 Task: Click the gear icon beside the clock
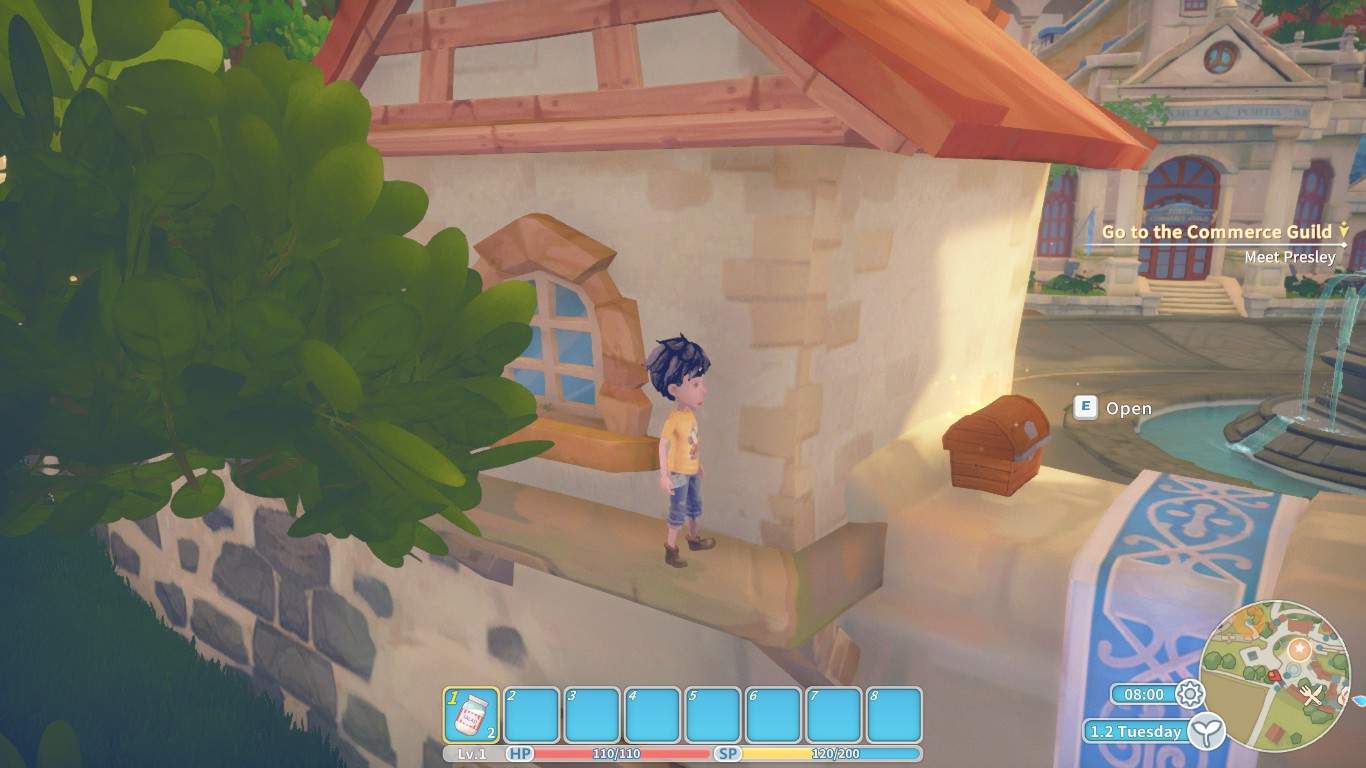1189,693
